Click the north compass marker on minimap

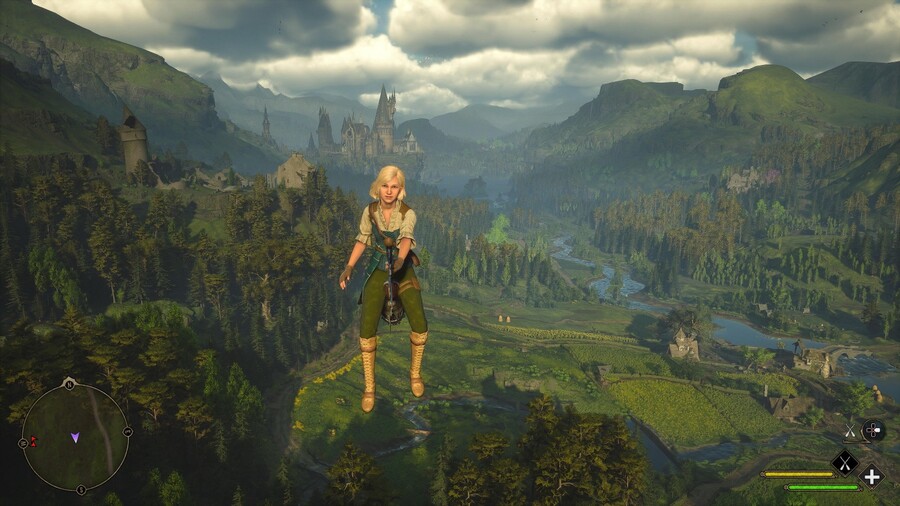tap(68, 384)
